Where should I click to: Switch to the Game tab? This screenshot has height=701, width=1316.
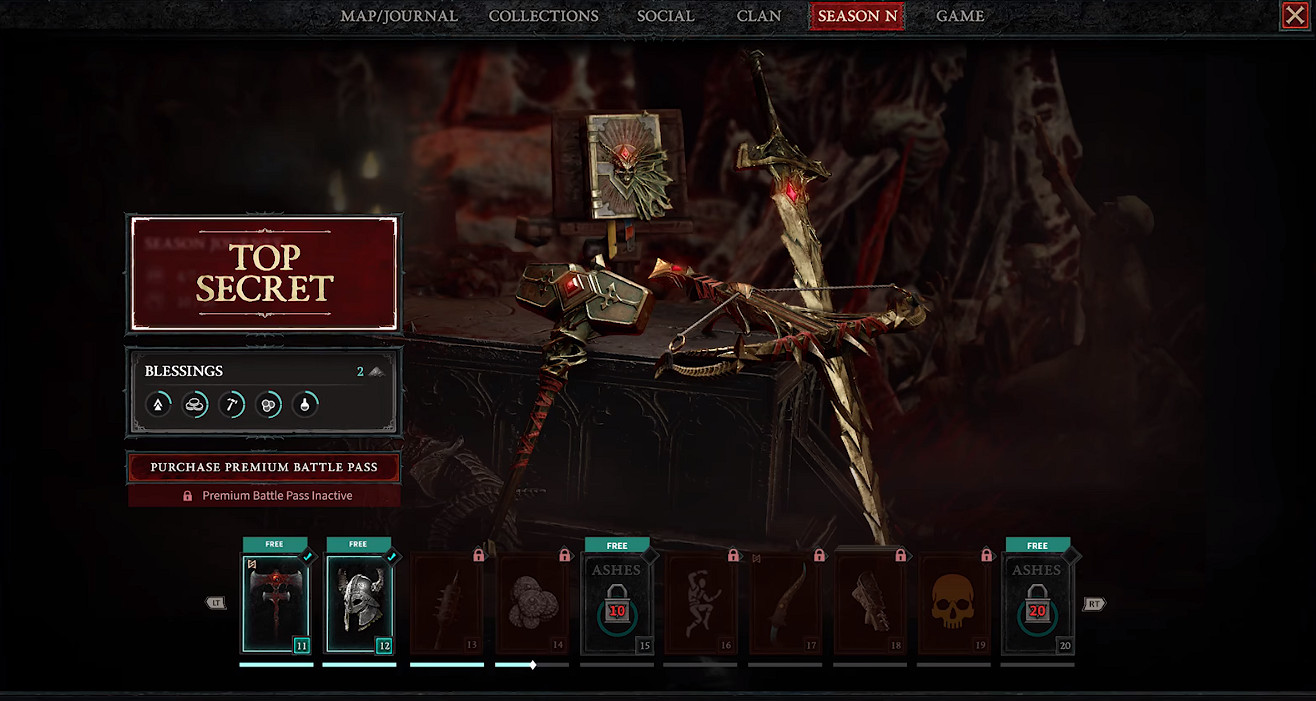point(960,16)
